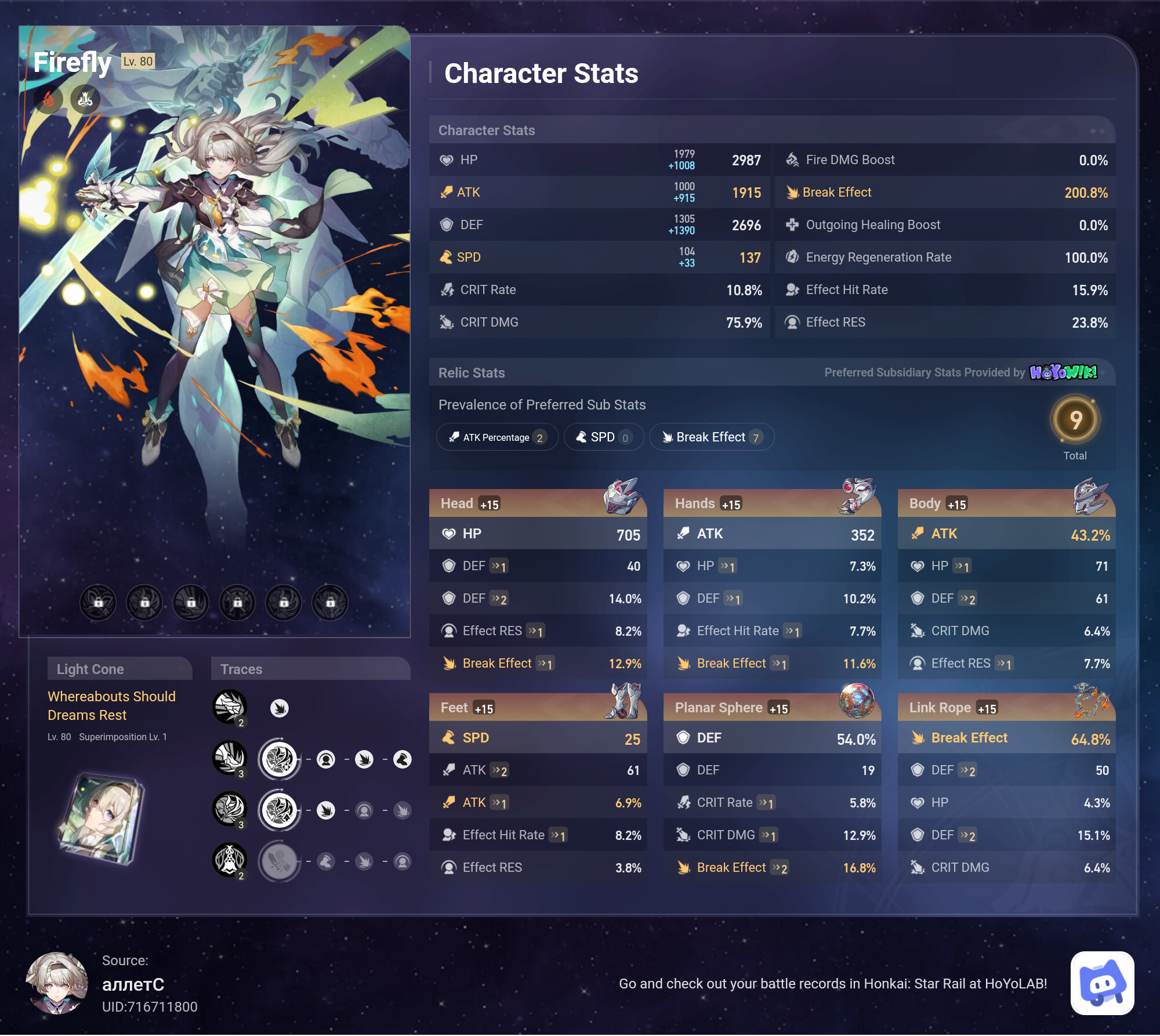Click the gold Total 9 badge
The width and height of the screenshot is (1160, 1036).
click(x=1075, y=420)
